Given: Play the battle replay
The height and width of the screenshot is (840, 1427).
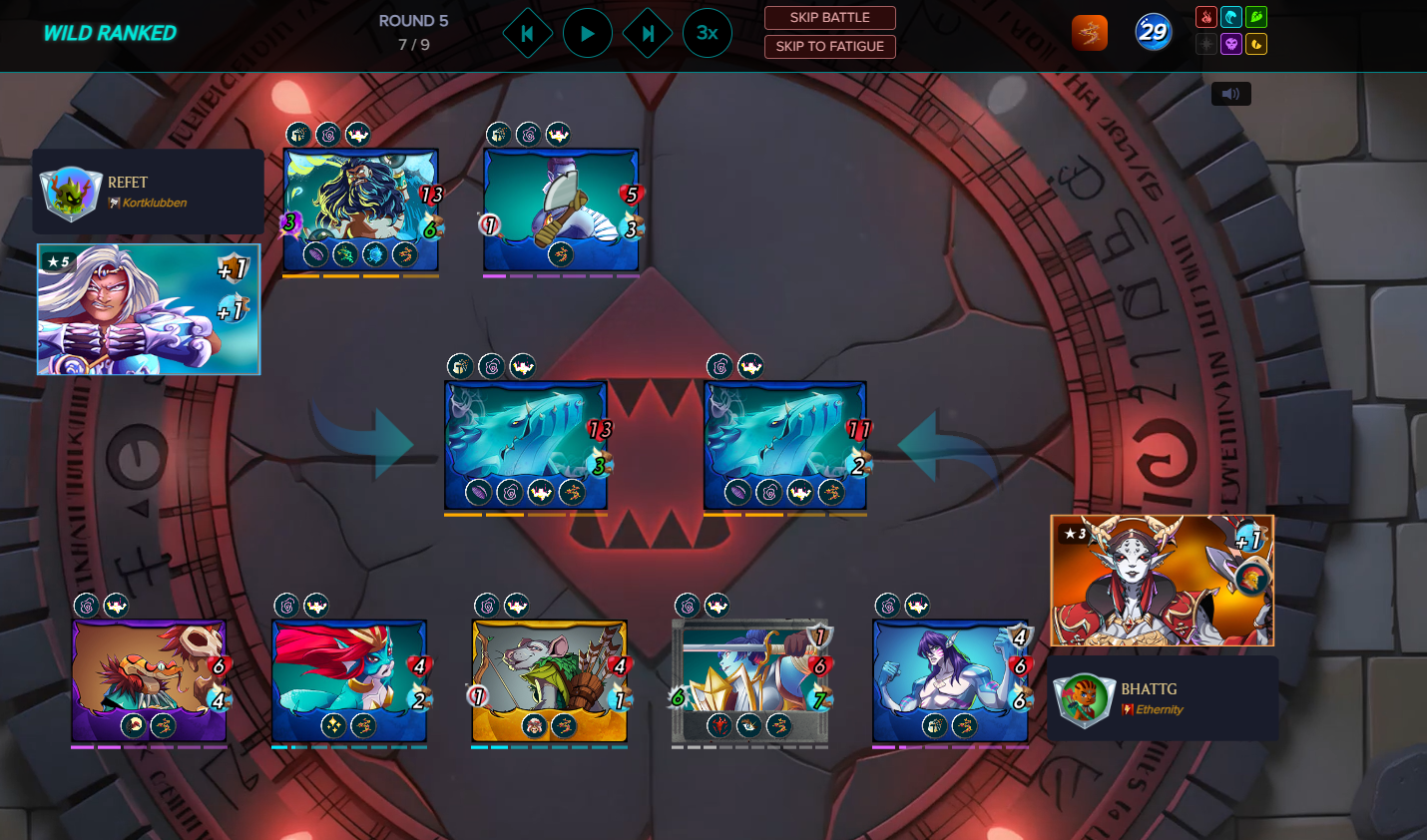Looking at the screenshot, I should (x=587, y=34).
